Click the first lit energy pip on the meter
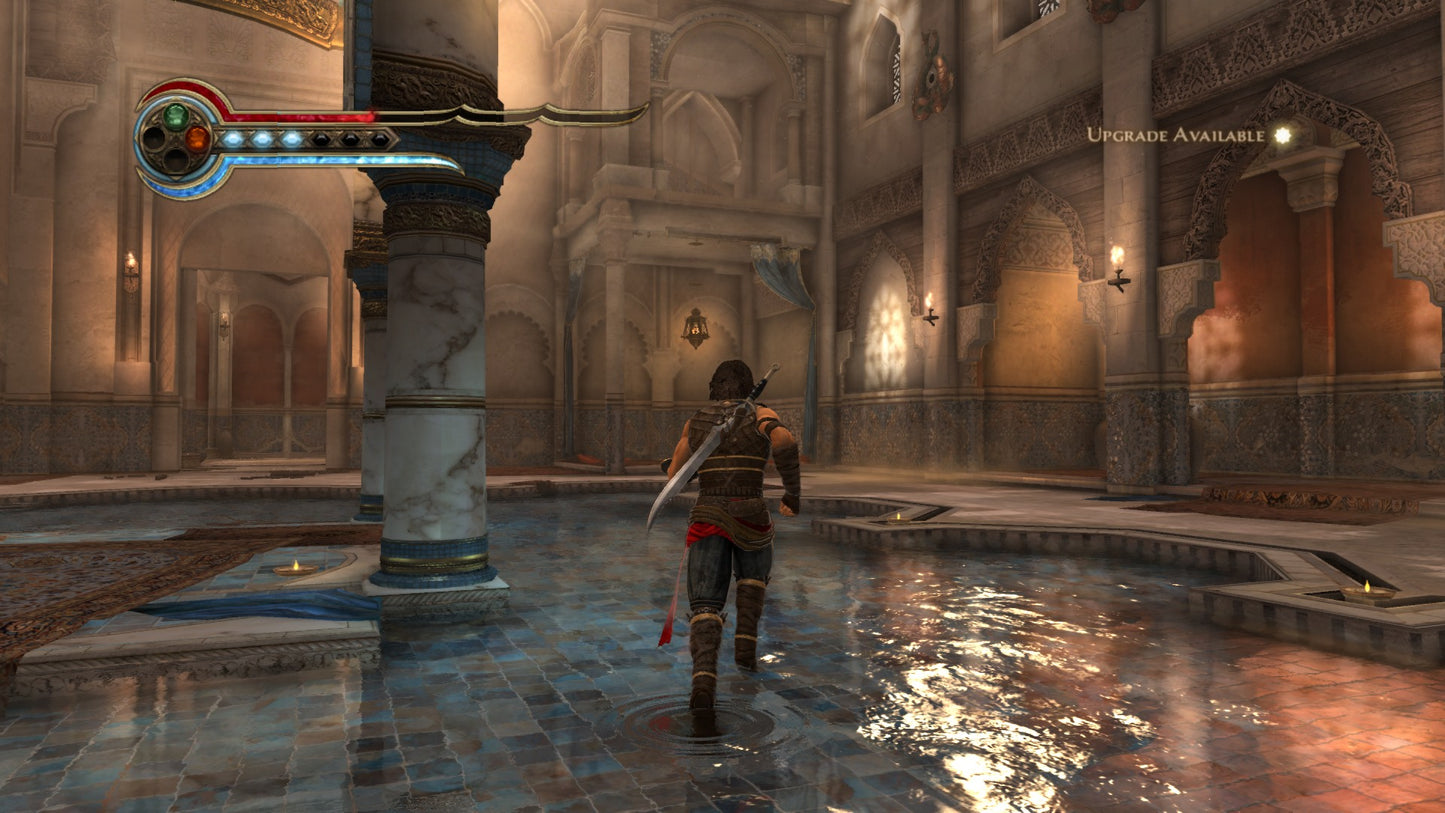The image size is (1445, 813). point(234,138)
